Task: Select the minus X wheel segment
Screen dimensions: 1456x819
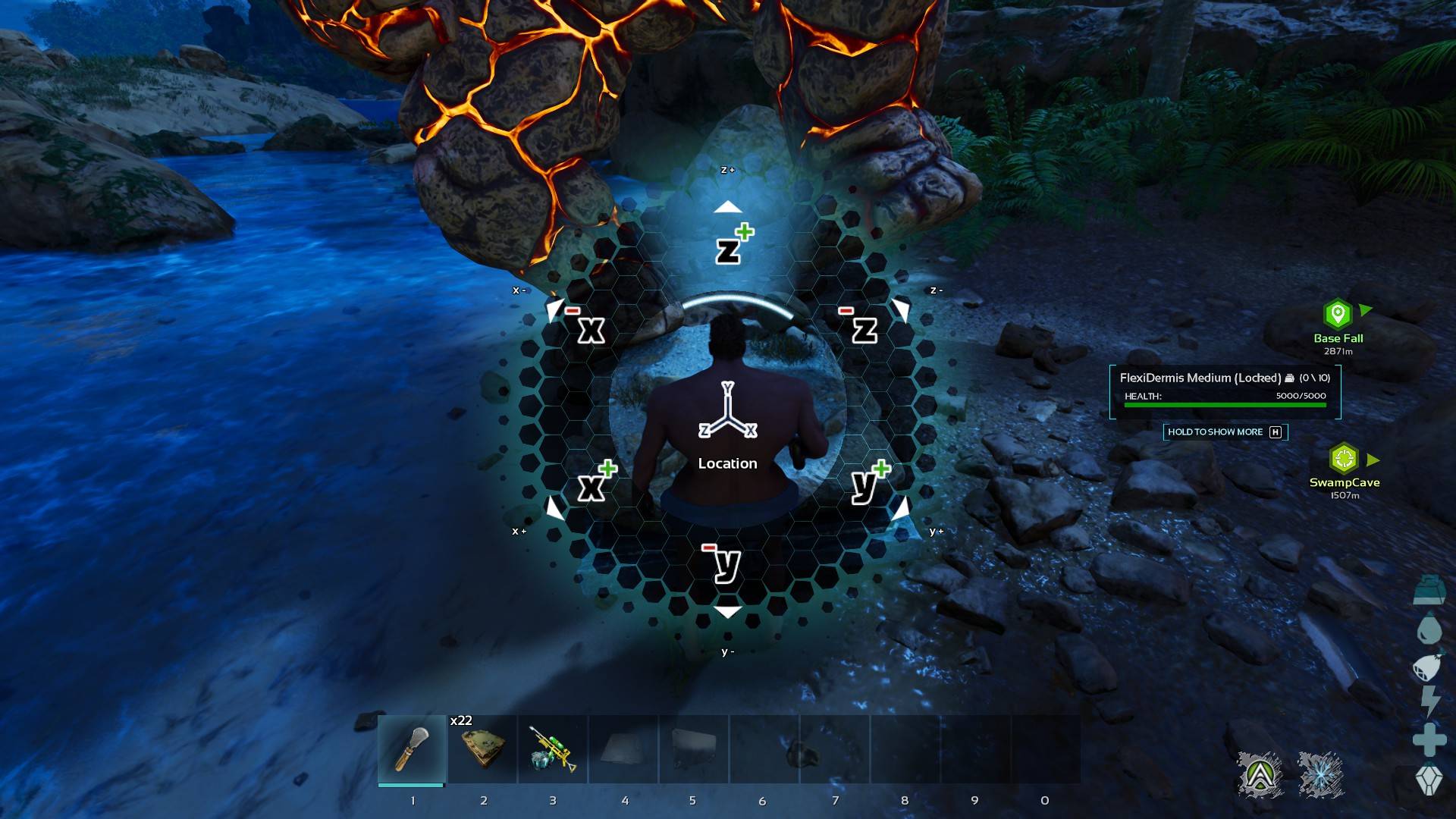Action: point(588,328)
